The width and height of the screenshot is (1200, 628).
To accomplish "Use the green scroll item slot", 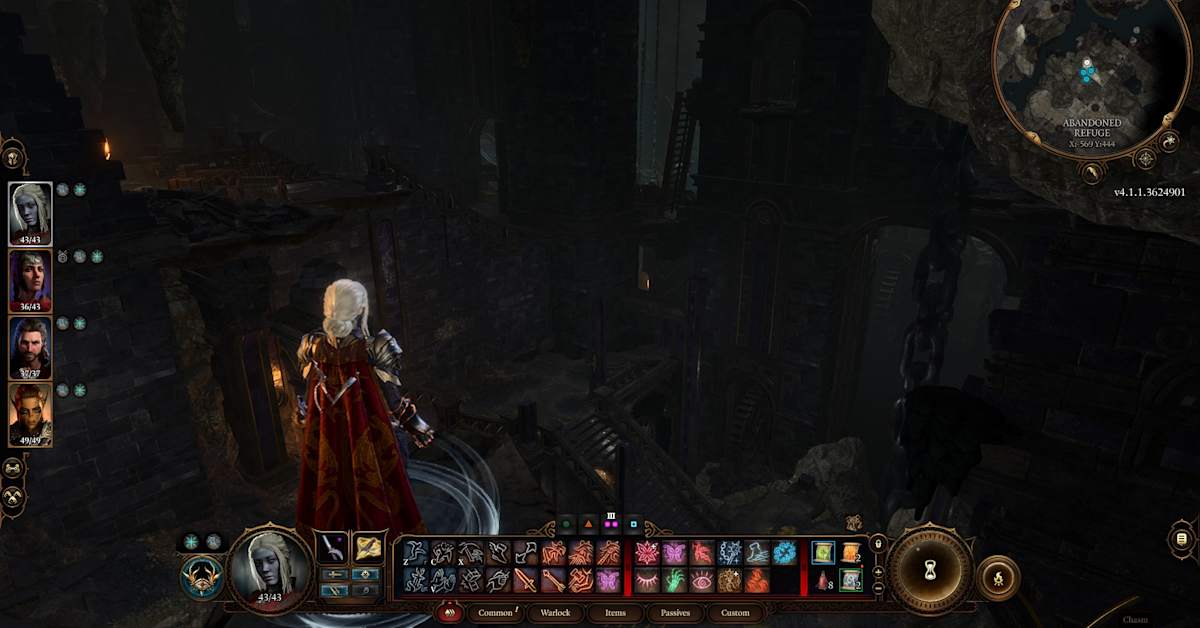I will click(823, 553).
